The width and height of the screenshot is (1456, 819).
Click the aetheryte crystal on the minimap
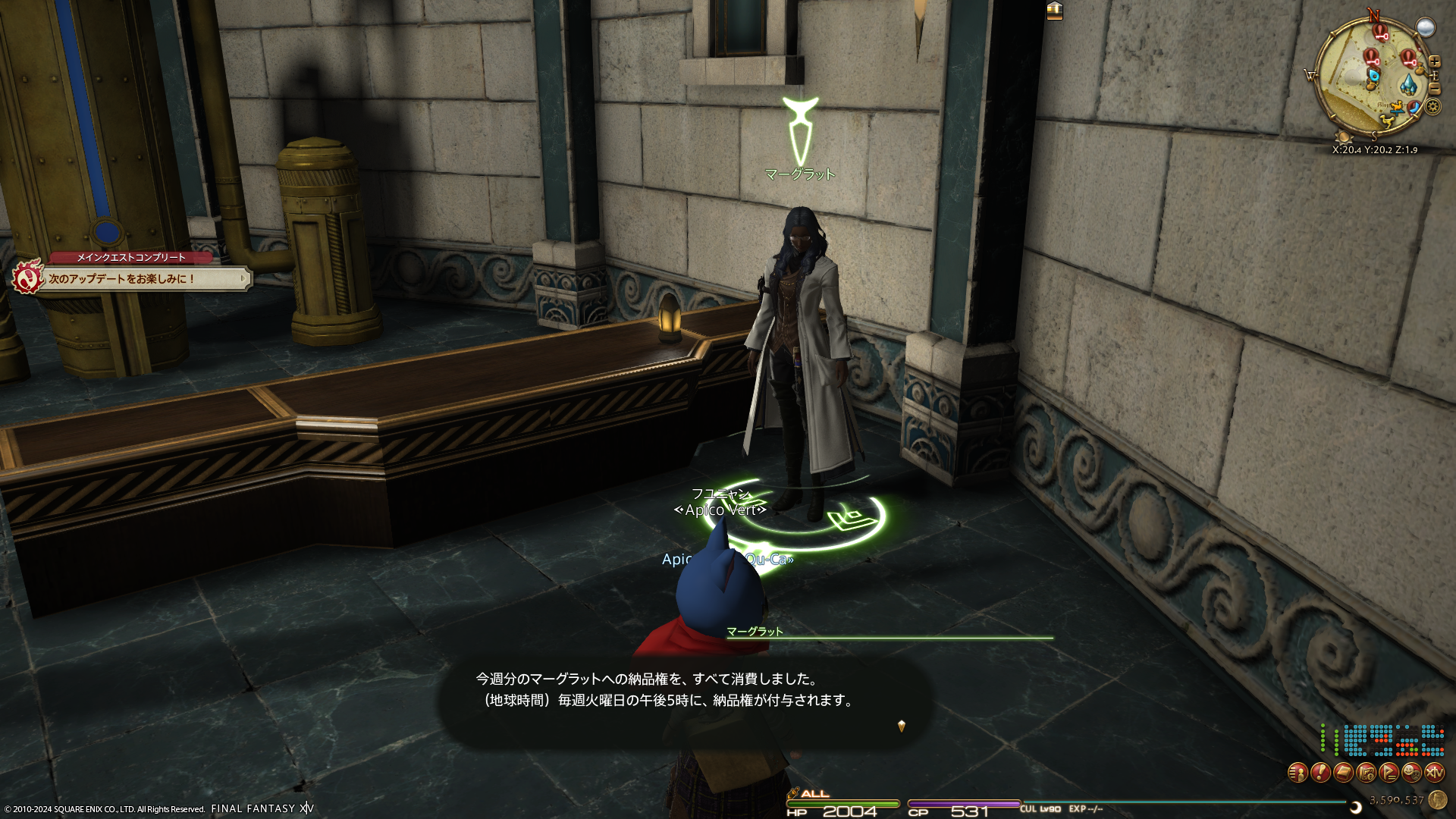[x=1408, y=83]
